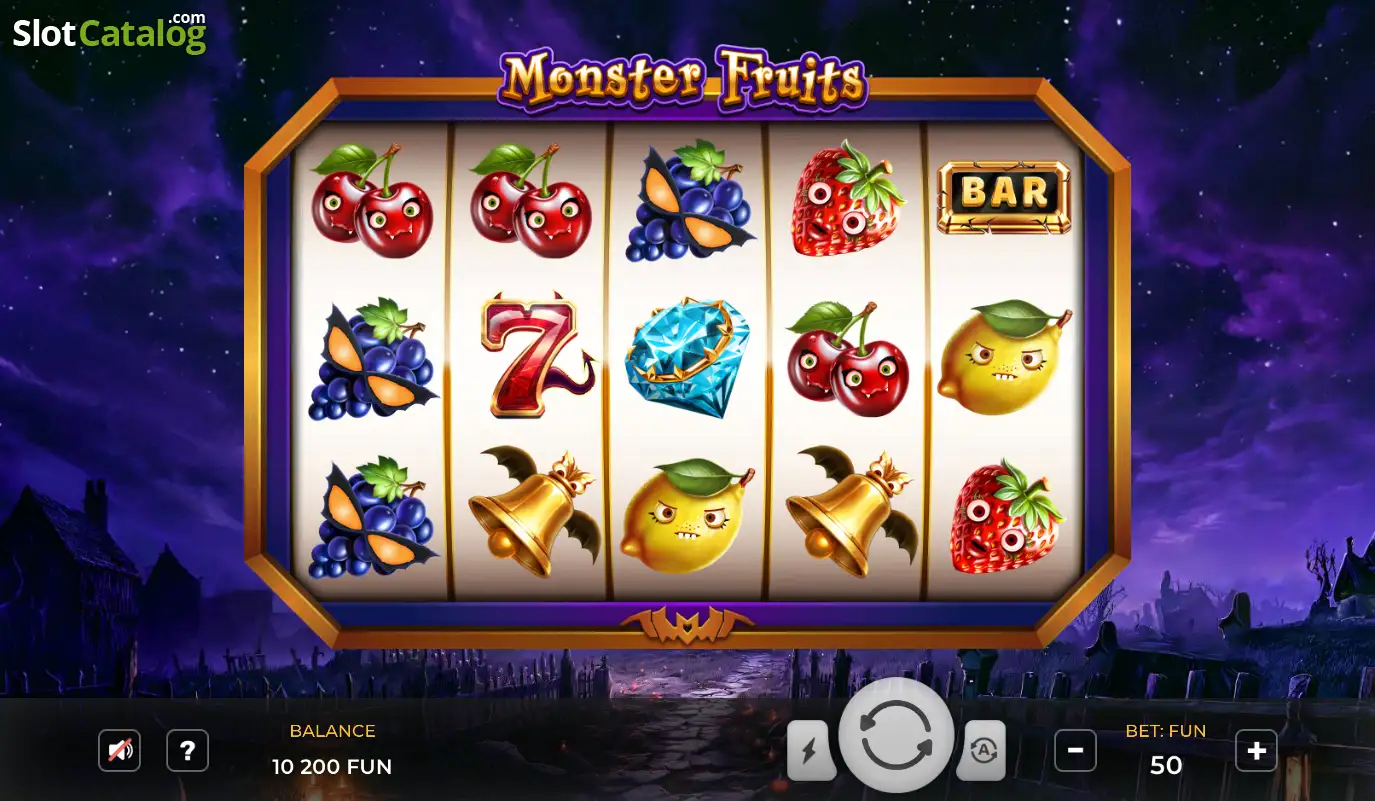Enable the autoplay button
1375x801 pixels.
[x=982, y=750]
